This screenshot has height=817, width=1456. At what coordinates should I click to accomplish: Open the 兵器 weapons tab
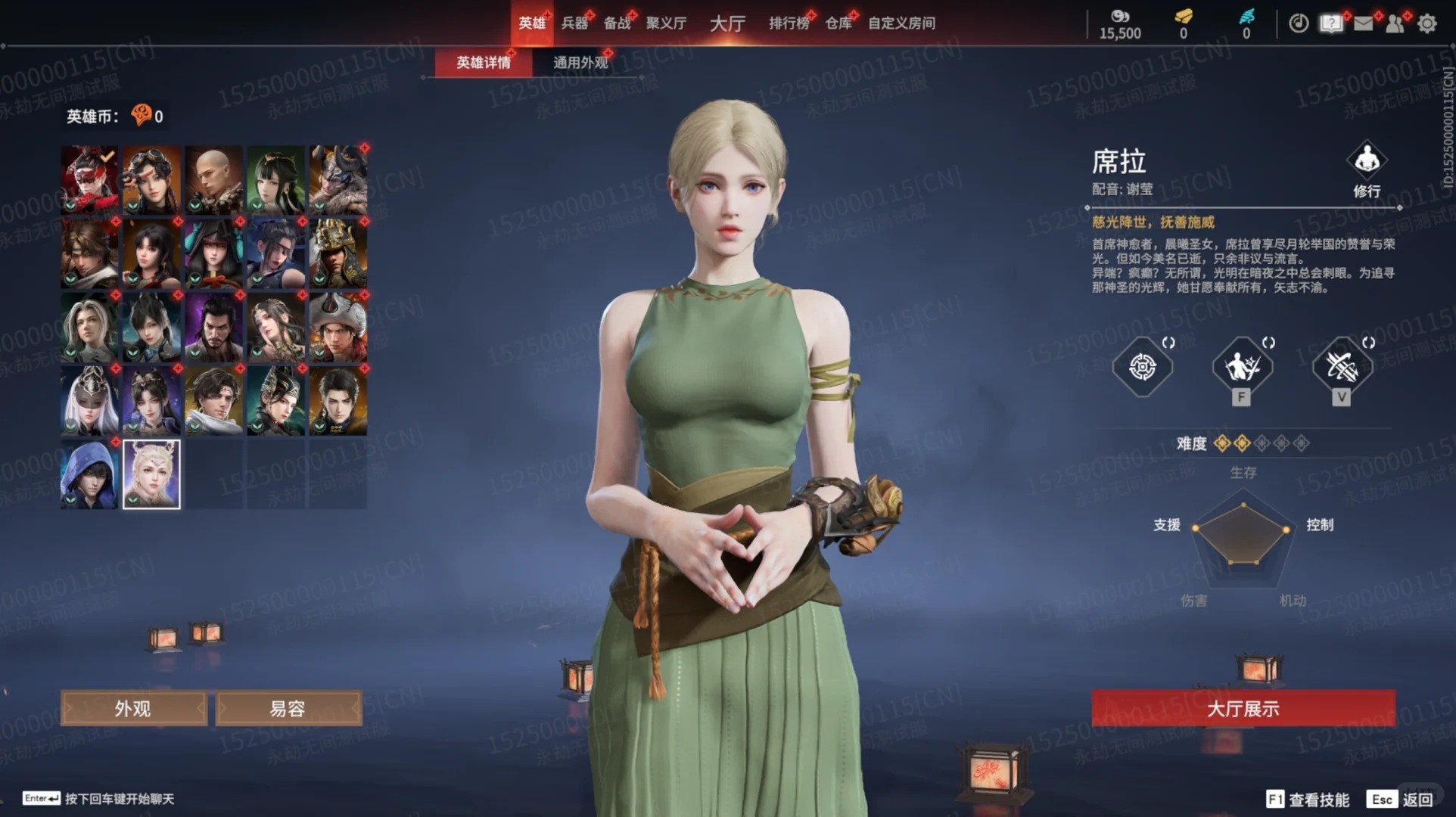[x=574, y=23]
